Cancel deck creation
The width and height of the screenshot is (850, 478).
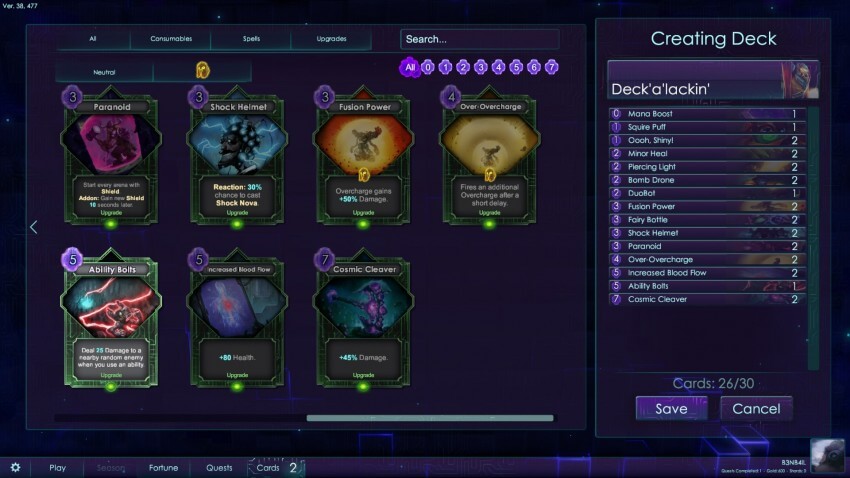[x=756, y=408]
